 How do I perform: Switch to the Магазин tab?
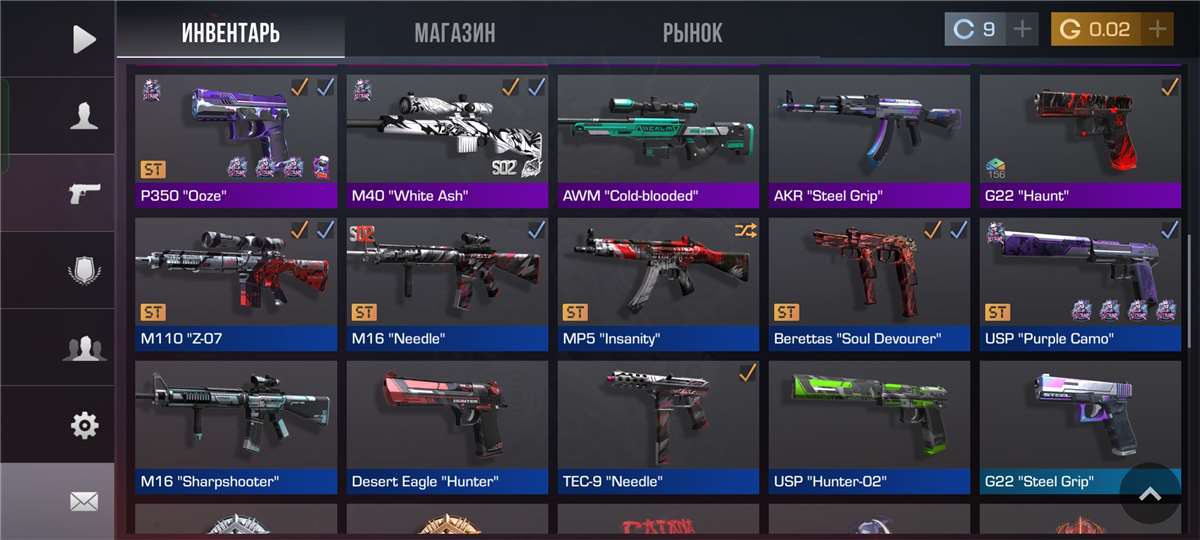[454, 33]
